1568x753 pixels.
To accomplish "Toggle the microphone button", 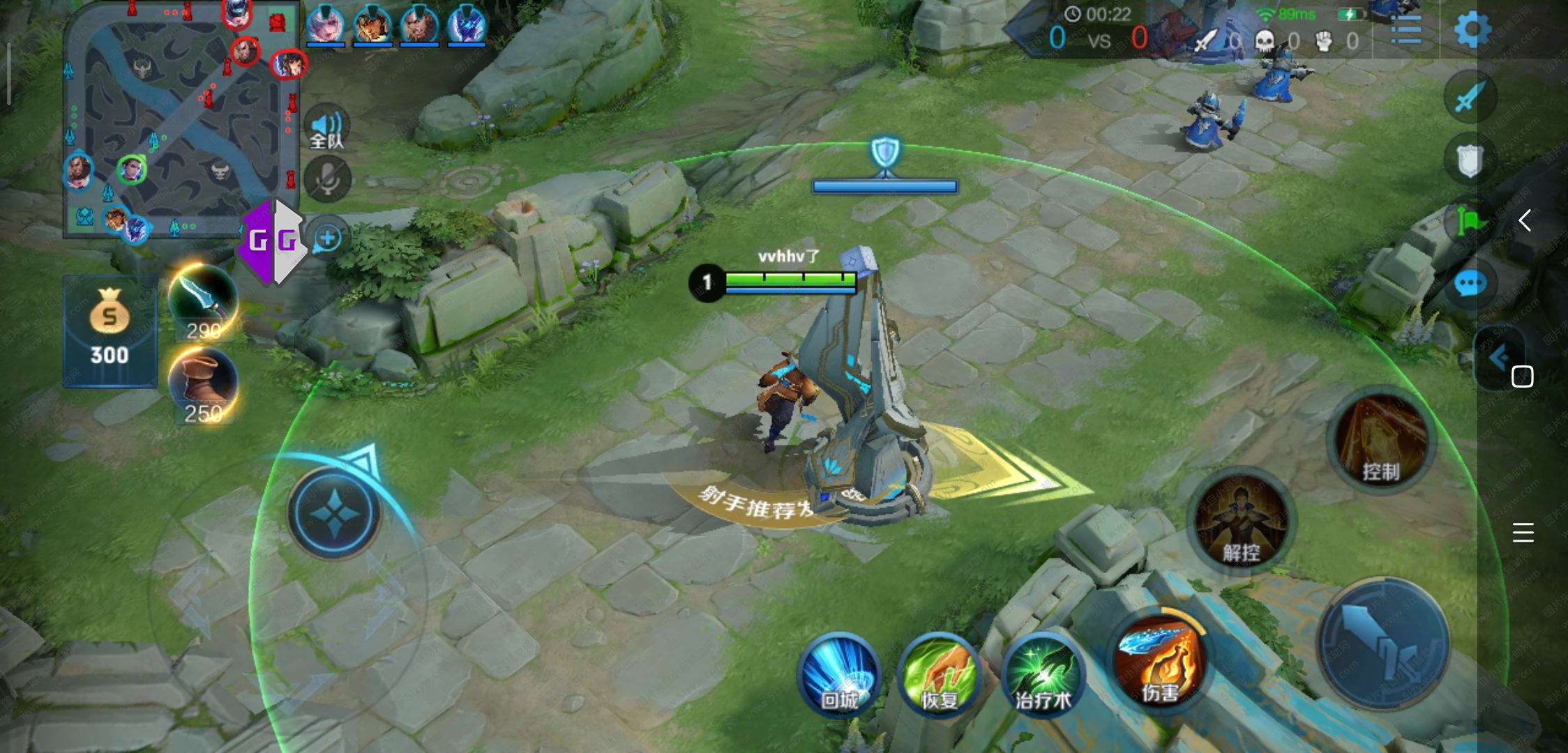I will [327, 180].
